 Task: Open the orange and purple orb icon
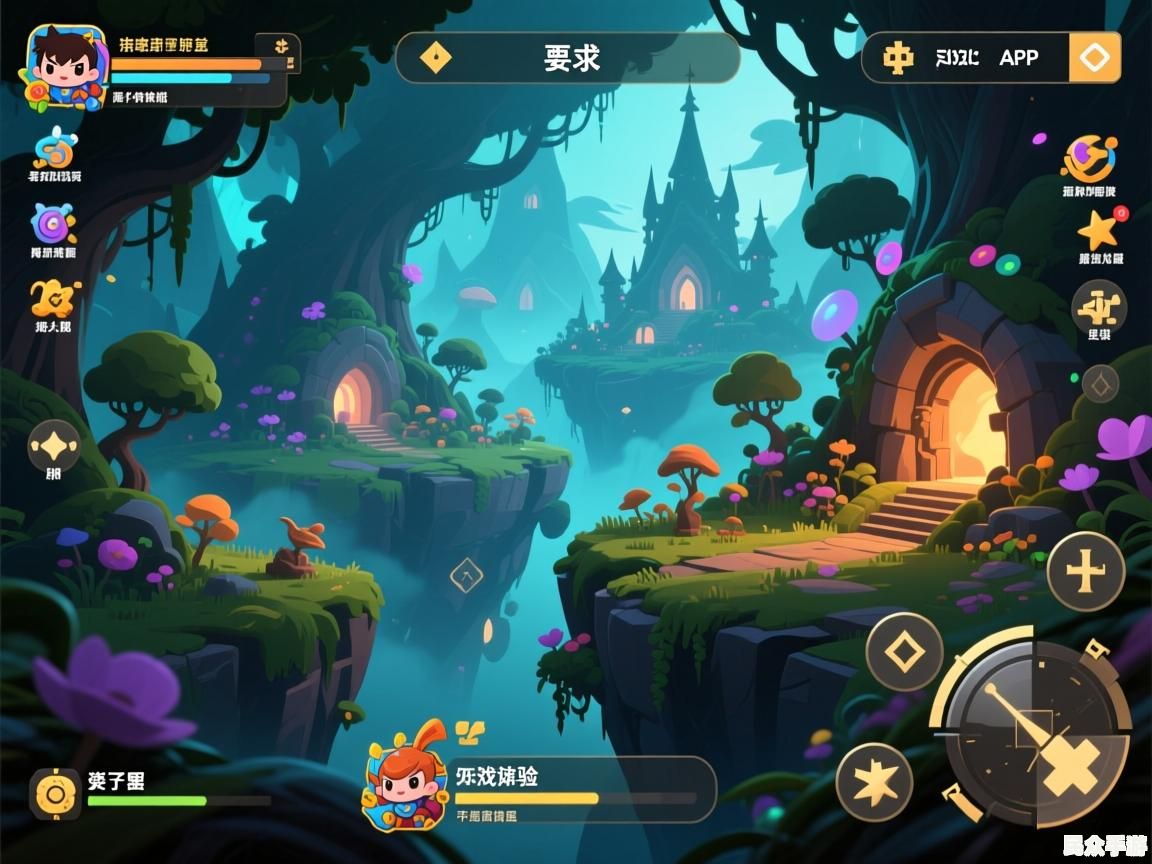point(1089,158)
